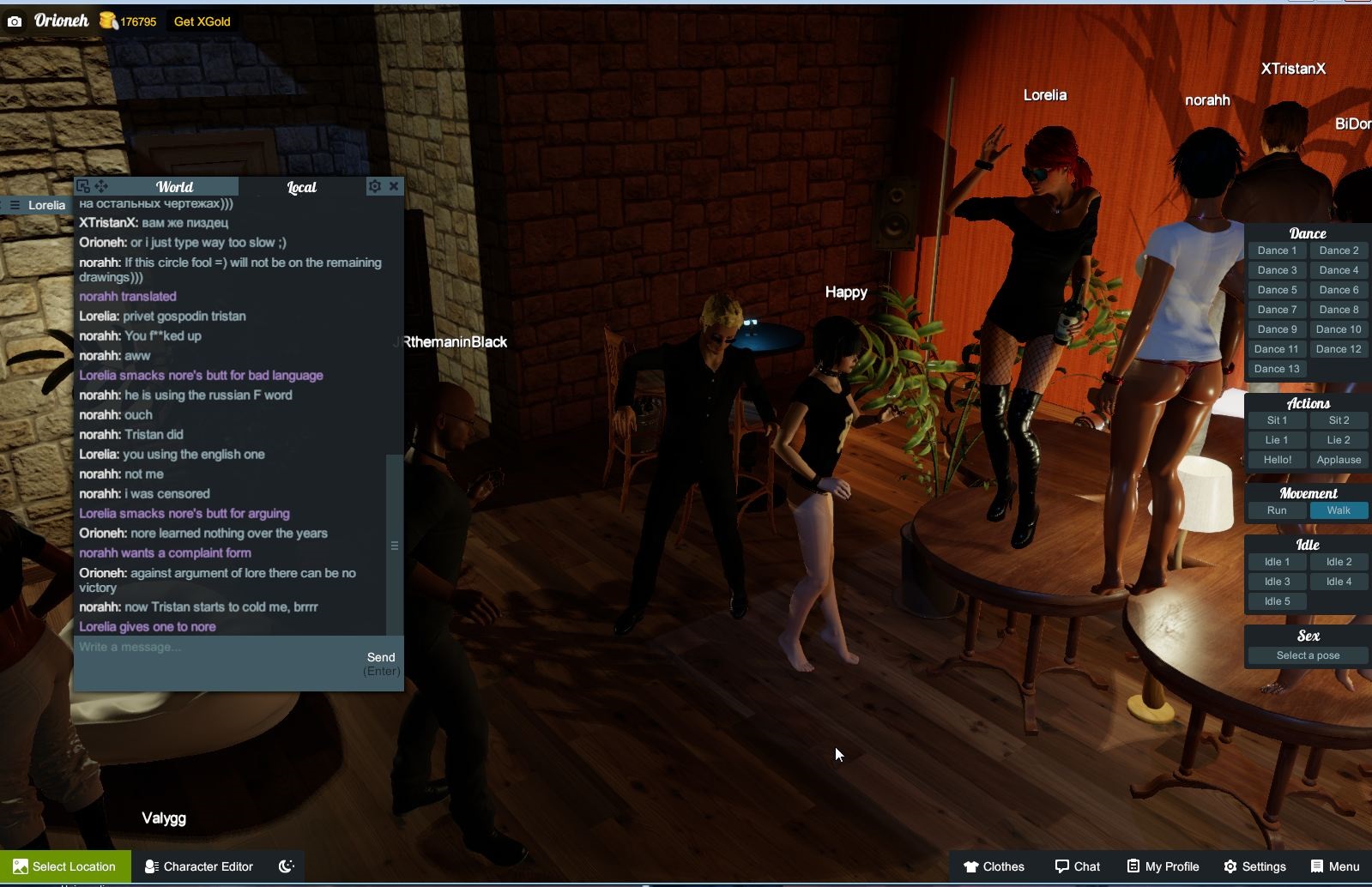1372x887 pixels.
Task: Open the chat settings gear icon
Action: coord(375,185)
